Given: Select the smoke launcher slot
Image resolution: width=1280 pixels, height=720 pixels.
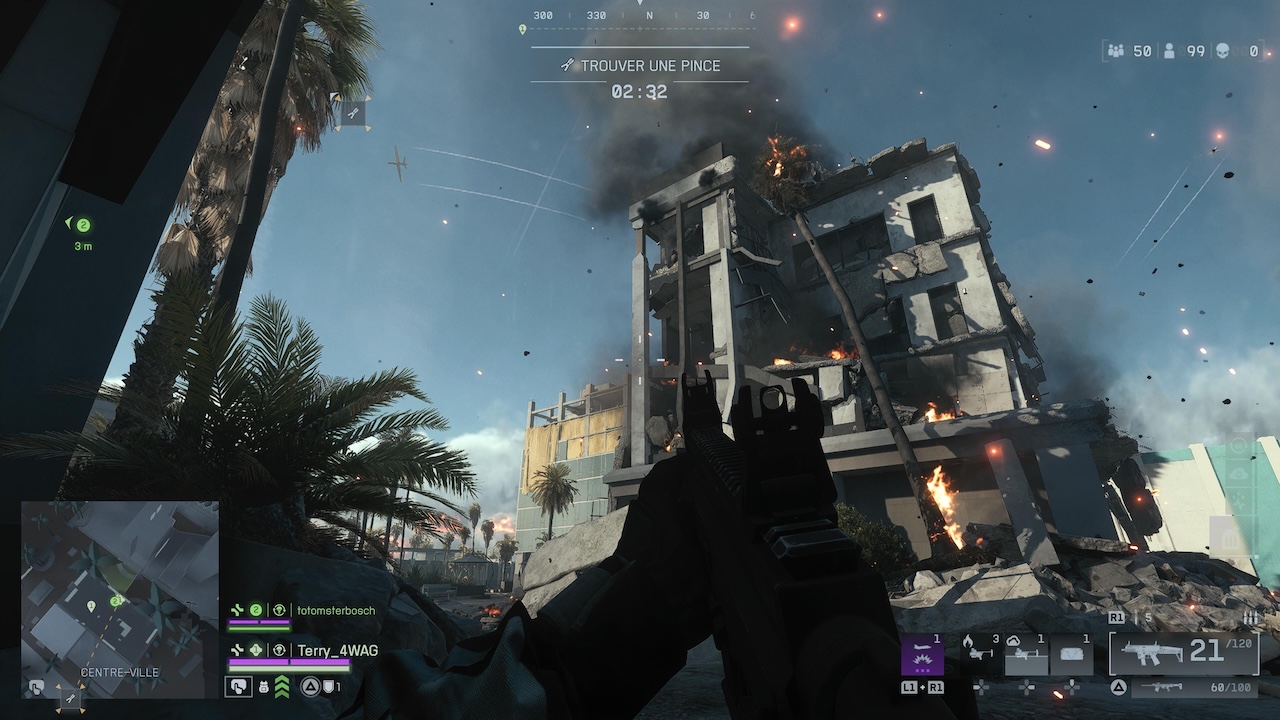Looking at the screenshot, I should click(1025, 656).
